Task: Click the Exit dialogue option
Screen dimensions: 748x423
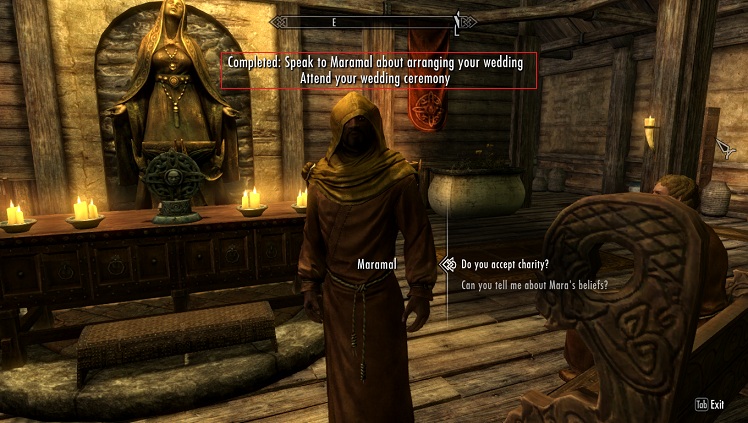Action: (710, 405)
